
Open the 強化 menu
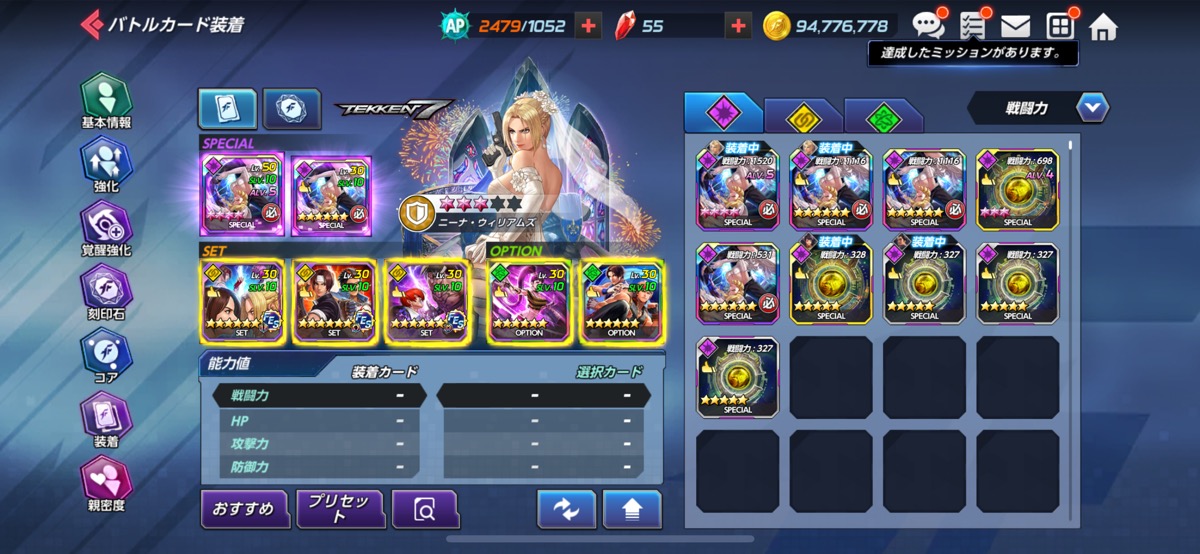pos(105,166)
